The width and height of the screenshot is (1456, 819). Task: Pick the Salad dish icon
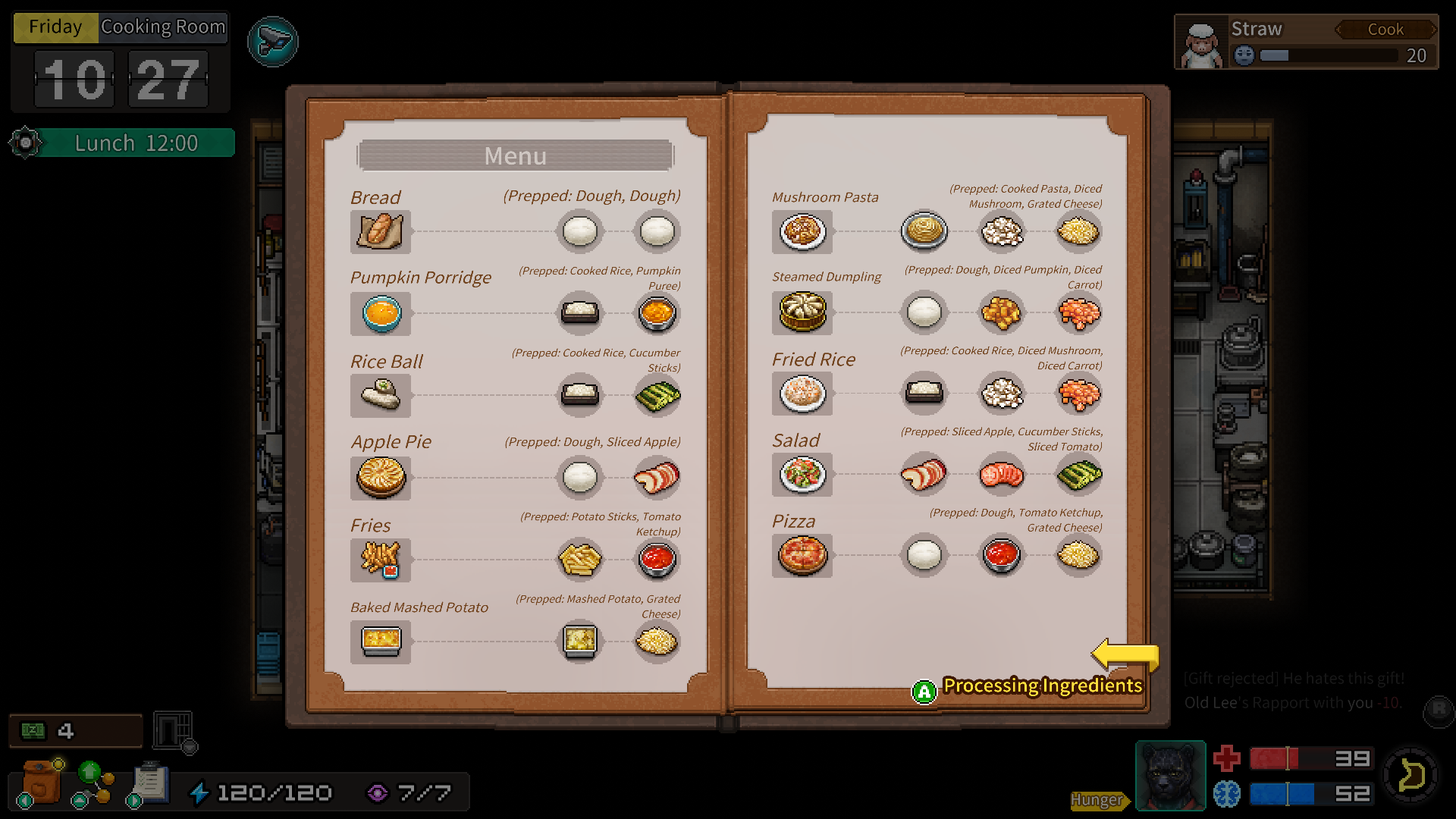802,475
